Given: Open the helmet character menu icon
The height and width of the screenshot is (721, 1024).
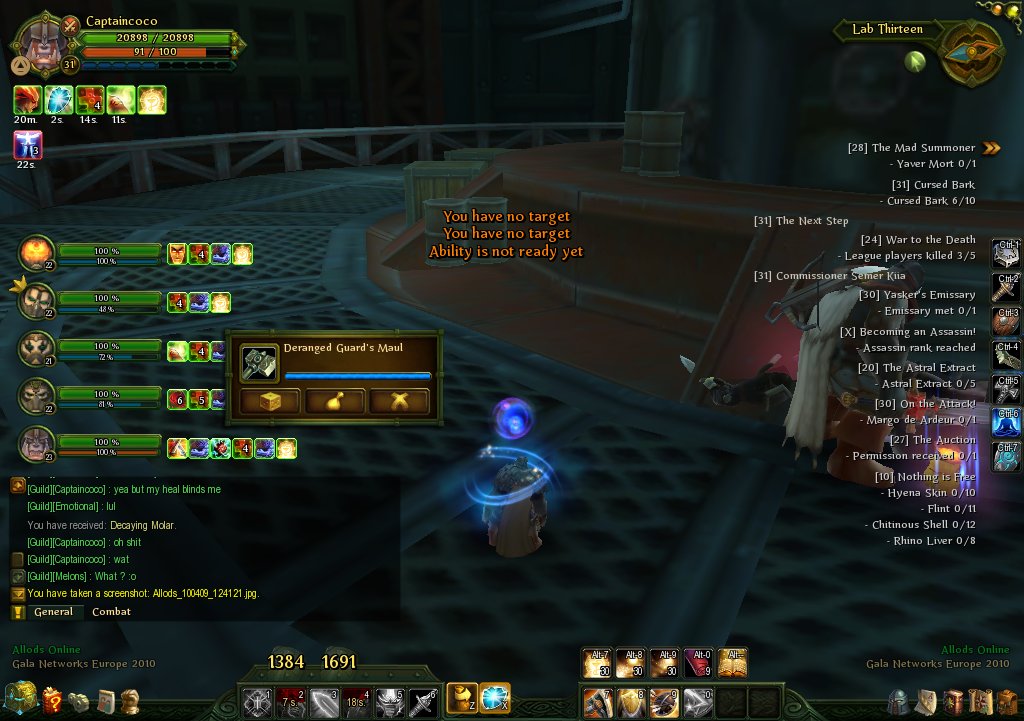Looking at the screenshot, I should coord(899,701).
